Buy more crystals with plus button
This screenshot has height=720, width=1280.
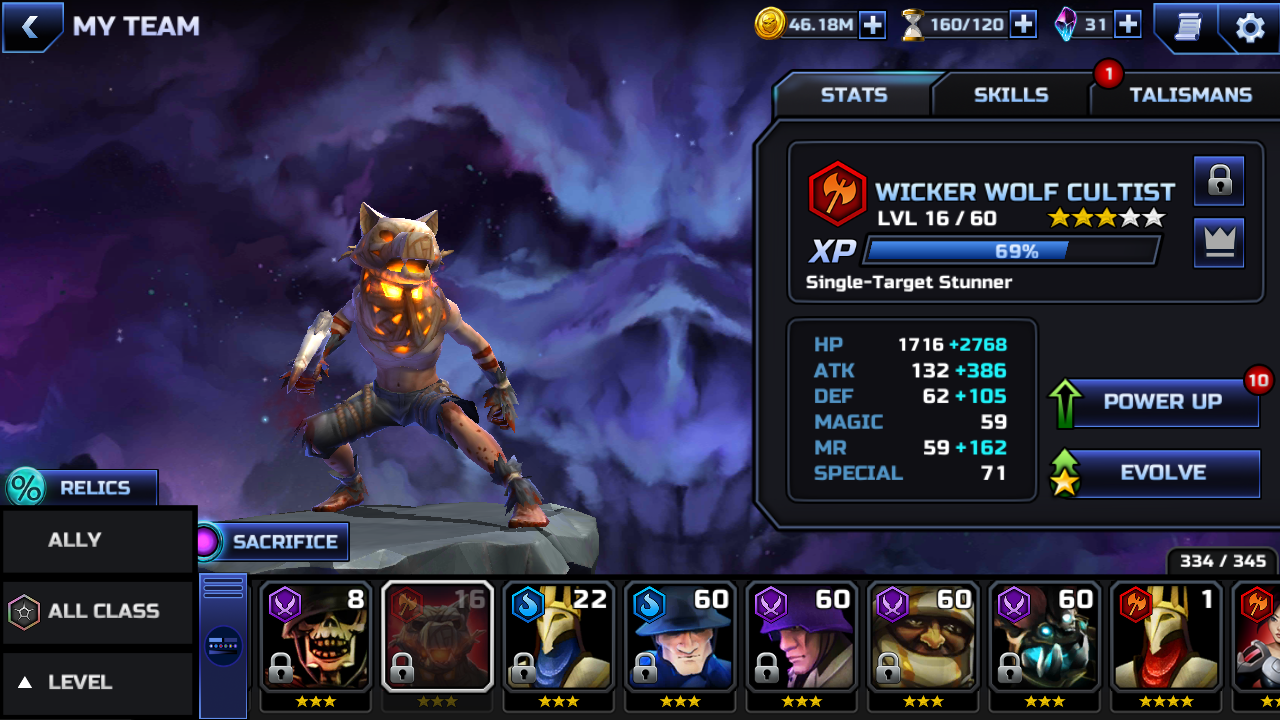click(1128, 25)
